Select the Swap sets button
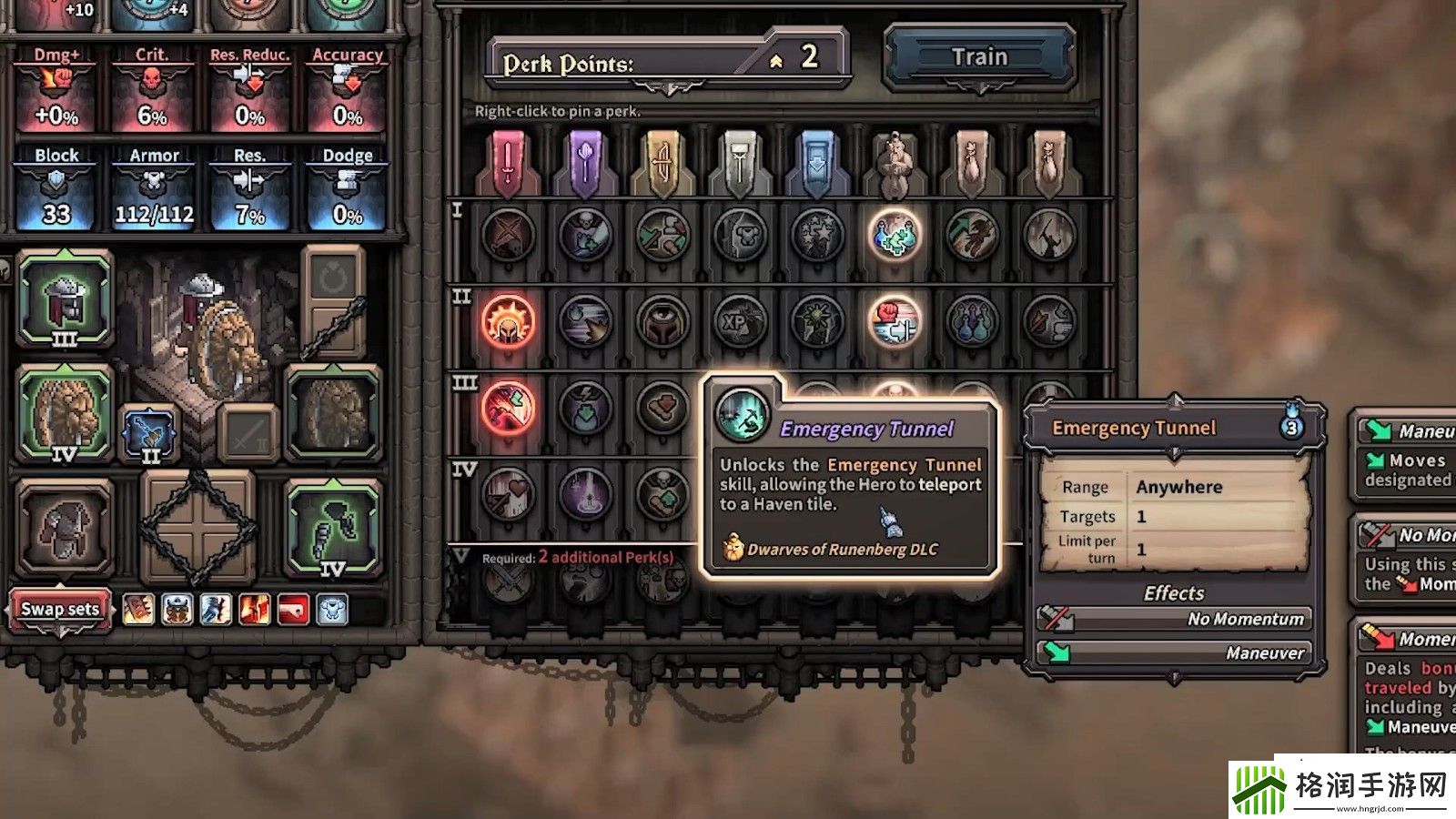Image resolution: width=1456 pixels, height=819 pixels. [60, 609]
